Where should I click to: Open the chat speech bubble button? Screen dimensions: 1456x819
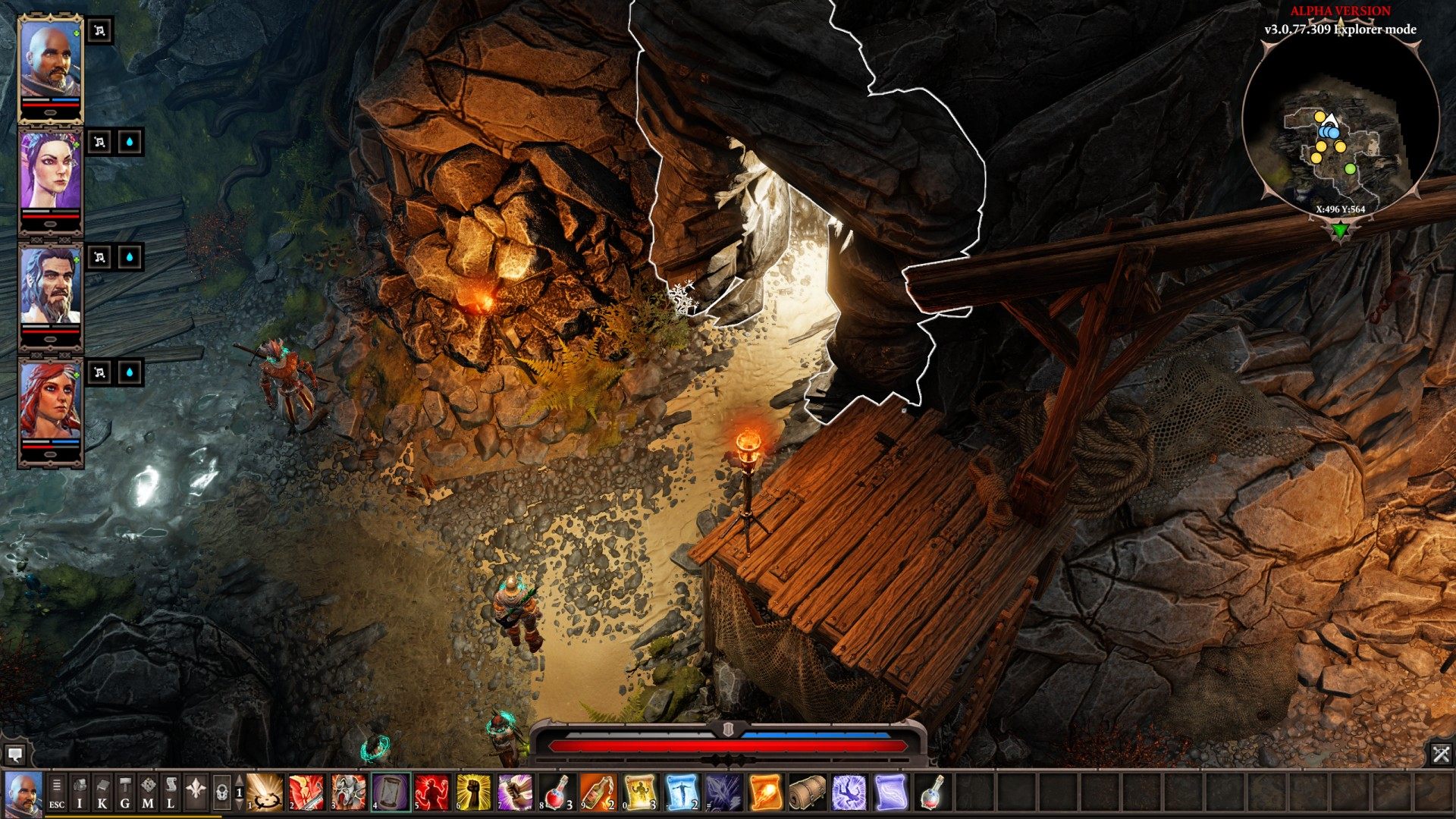coord(14,755)
